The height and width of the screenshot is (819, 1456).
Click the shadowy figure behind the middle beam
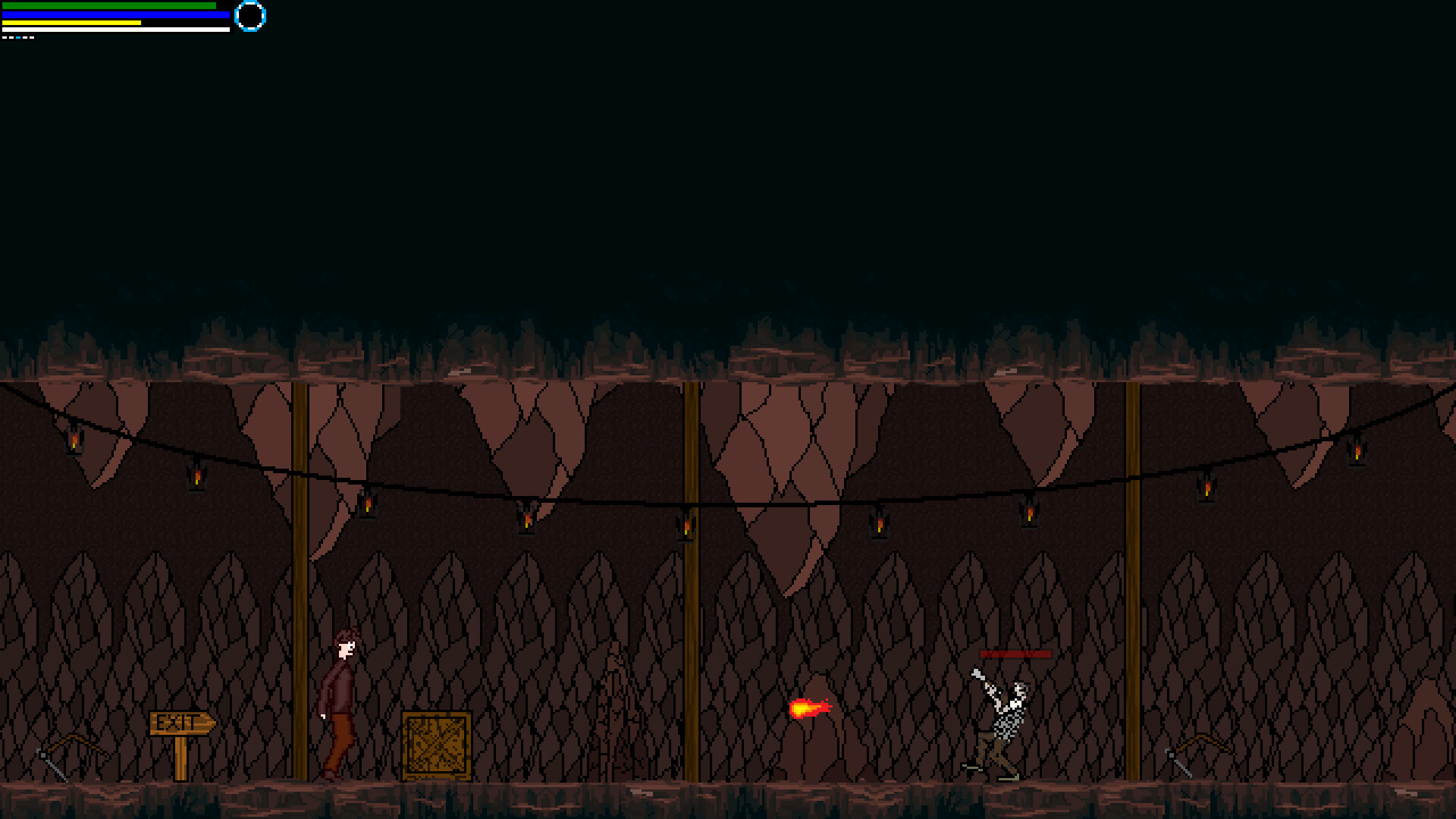pos(614,705)
